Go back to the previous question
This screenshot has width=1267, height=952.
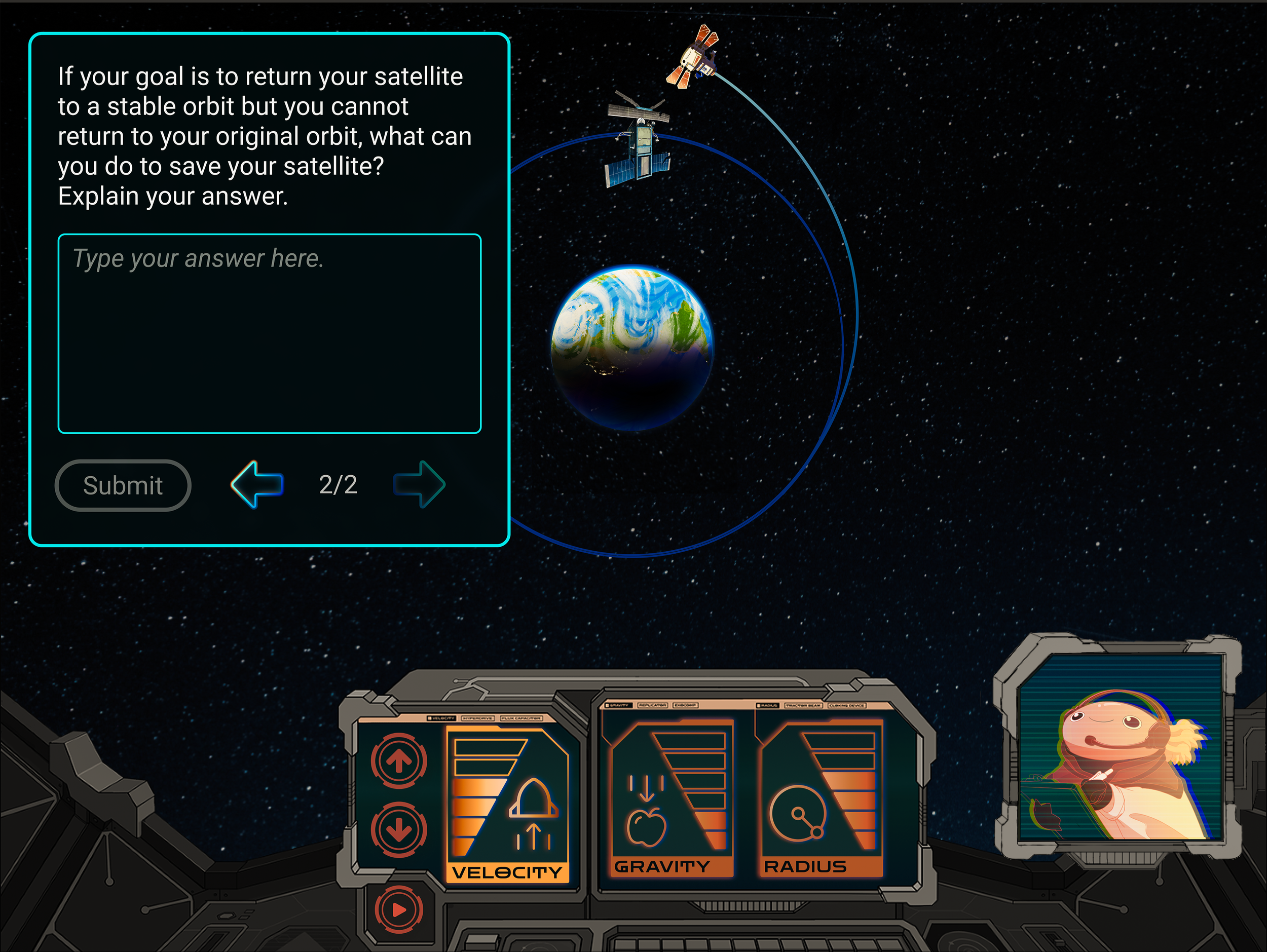tap(257, 484)
